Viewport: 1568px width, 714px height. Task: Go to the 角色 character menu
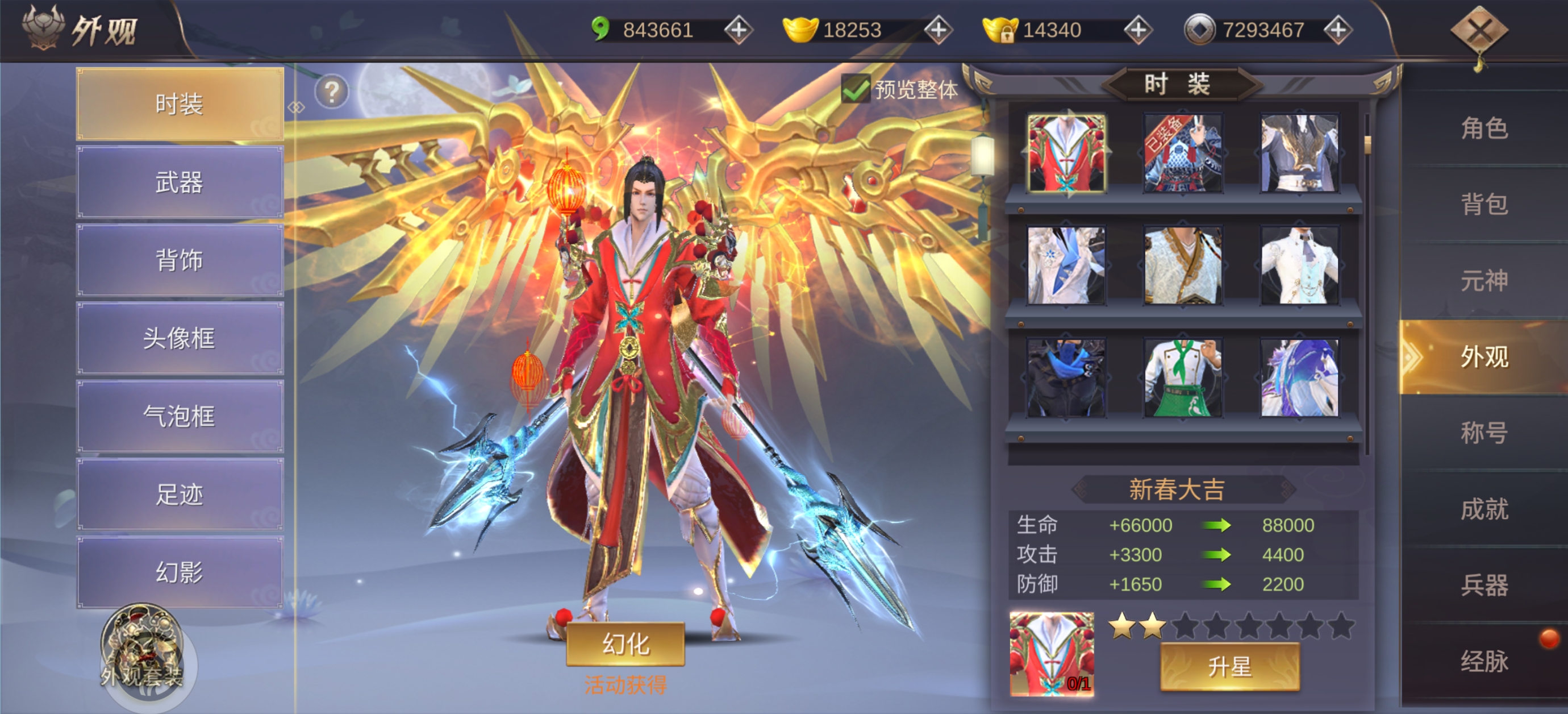tap(1484, 128)
